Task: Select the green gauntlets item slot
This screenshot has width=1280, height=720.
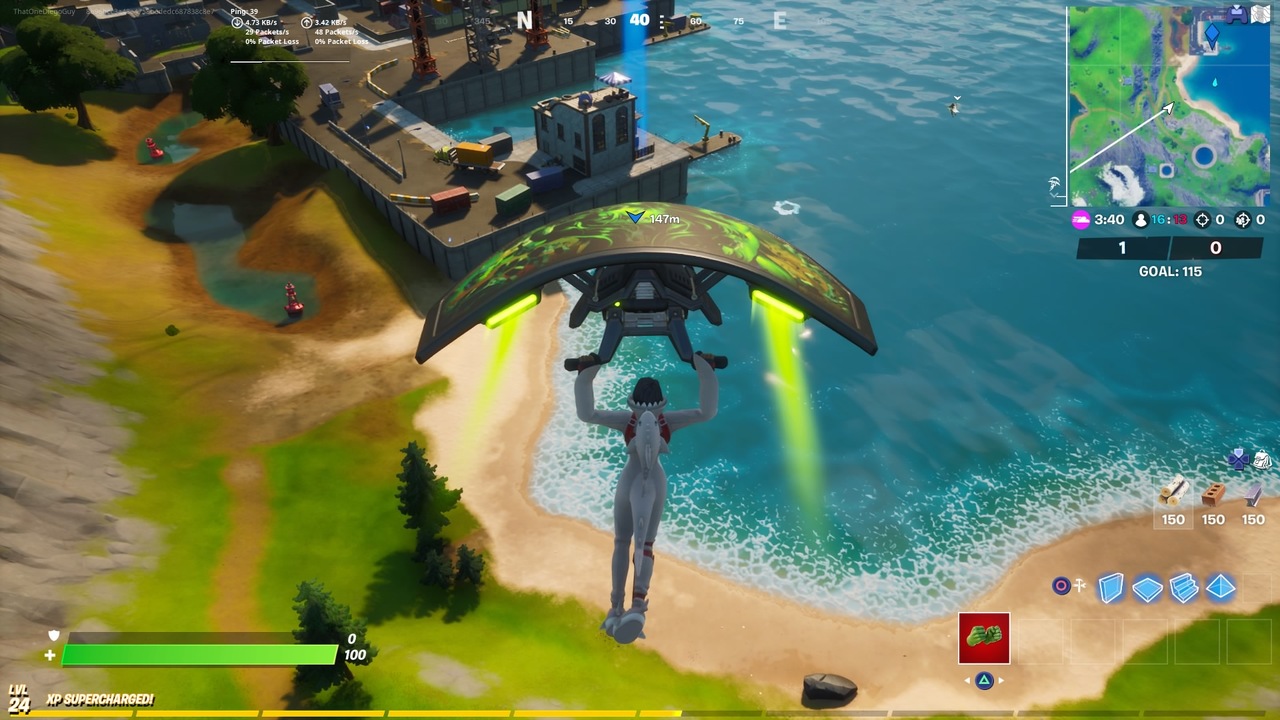Action: [982, 637]
